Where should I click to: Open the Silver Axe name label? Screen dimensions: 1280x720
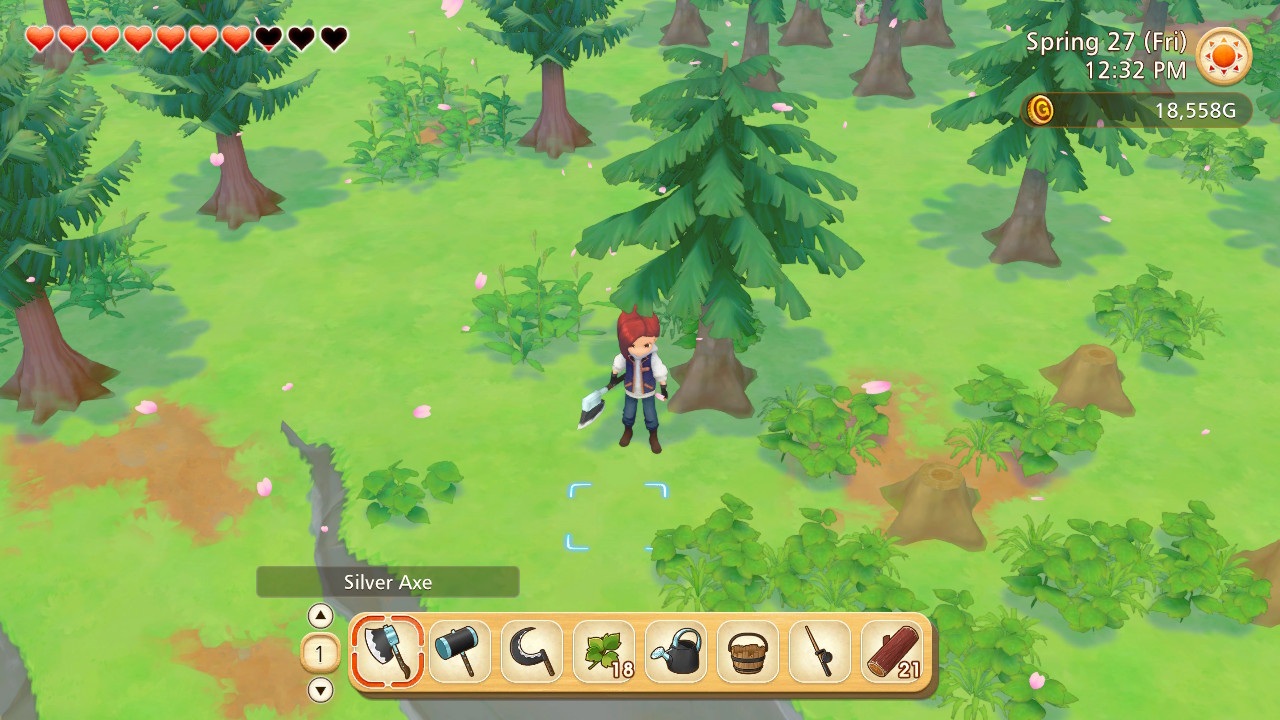pyautogui.click(x=388, y=581)
